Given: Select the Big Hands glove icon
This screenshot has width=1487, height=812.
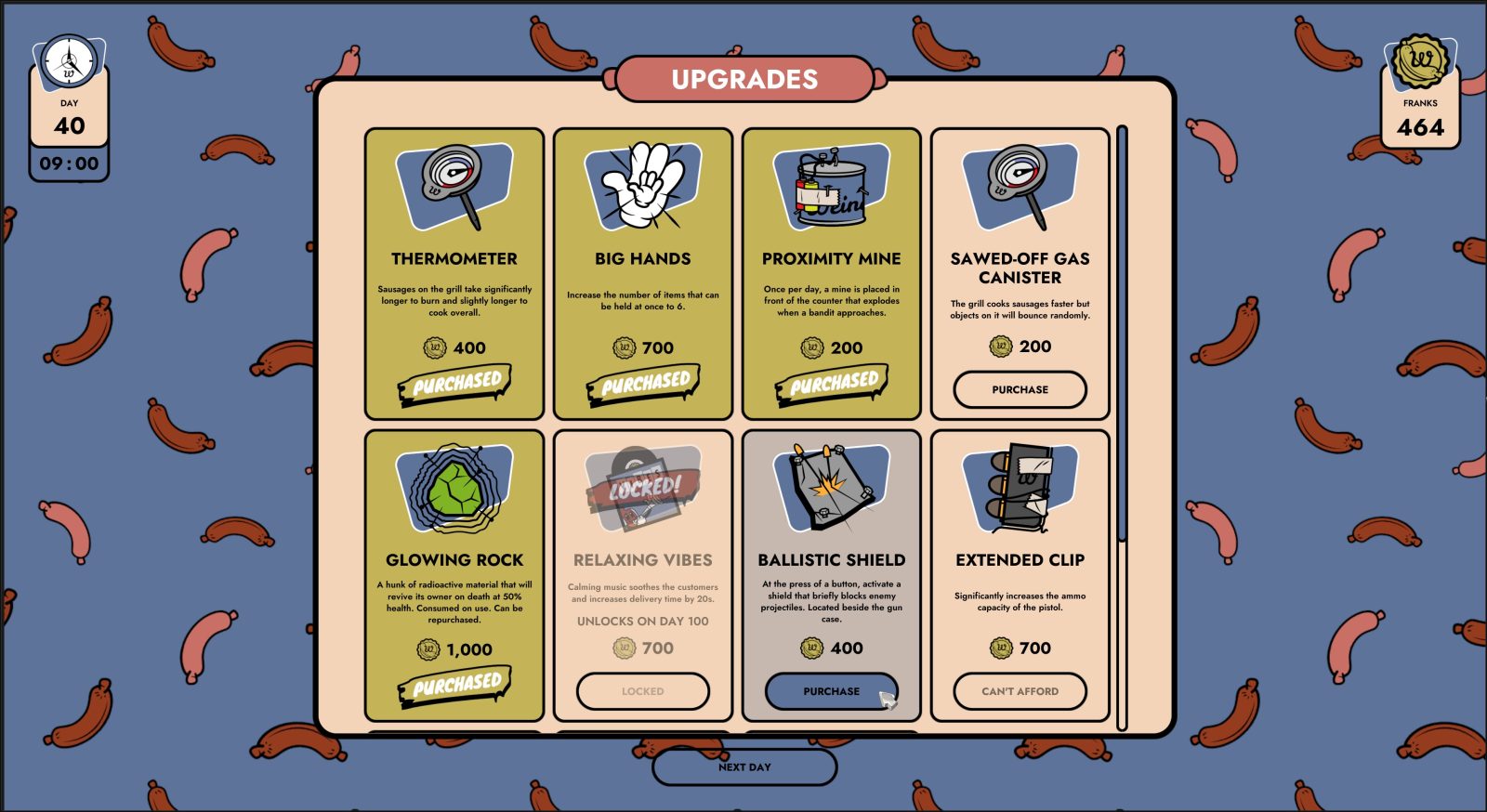Looking at the screenshot, I should pos(643,184).
